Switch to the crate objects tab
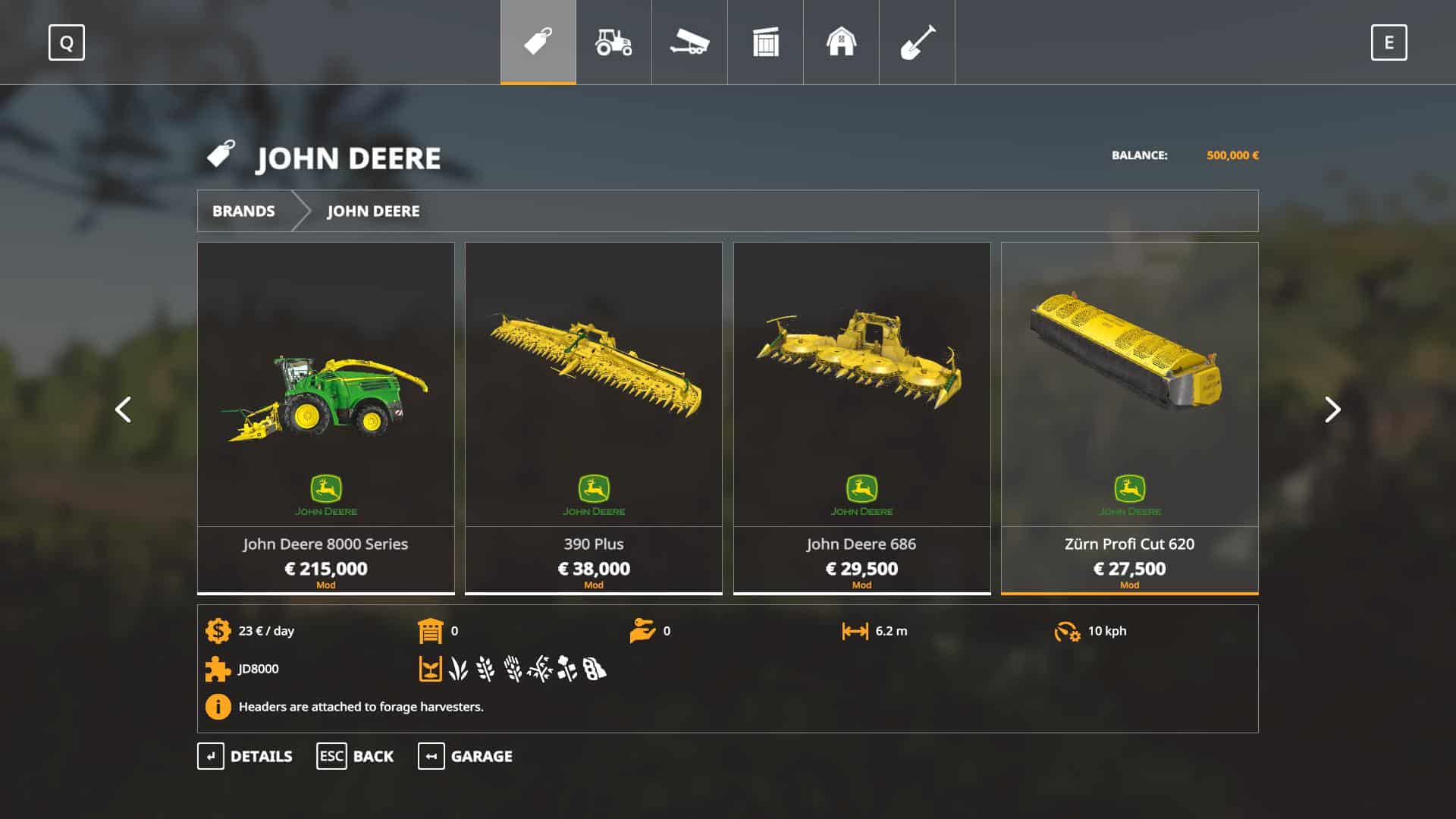 (x=765, y=42)
